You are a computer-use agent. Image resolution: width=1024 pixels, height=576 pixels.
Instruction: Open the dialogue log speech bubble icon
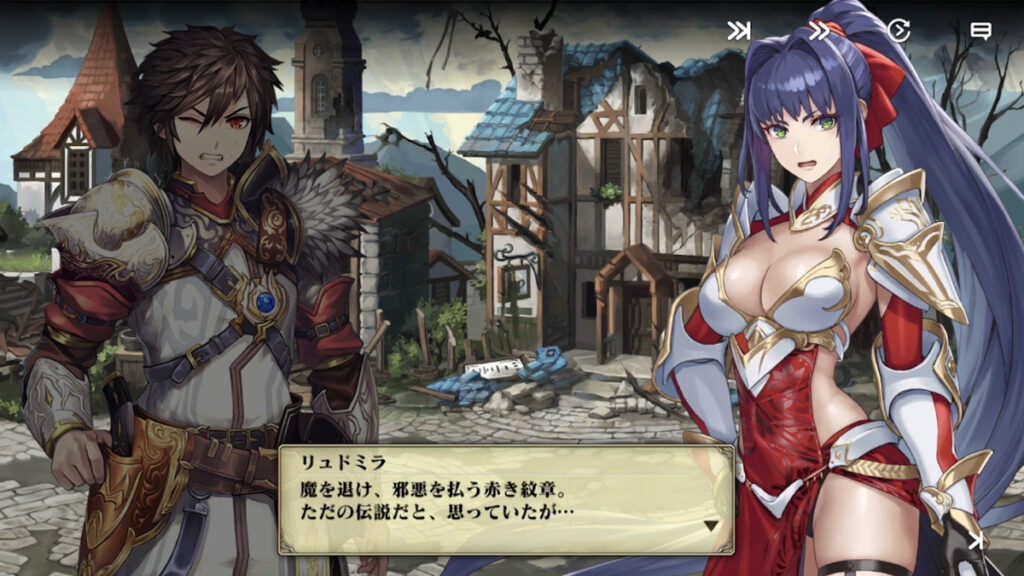pos(980,31)
